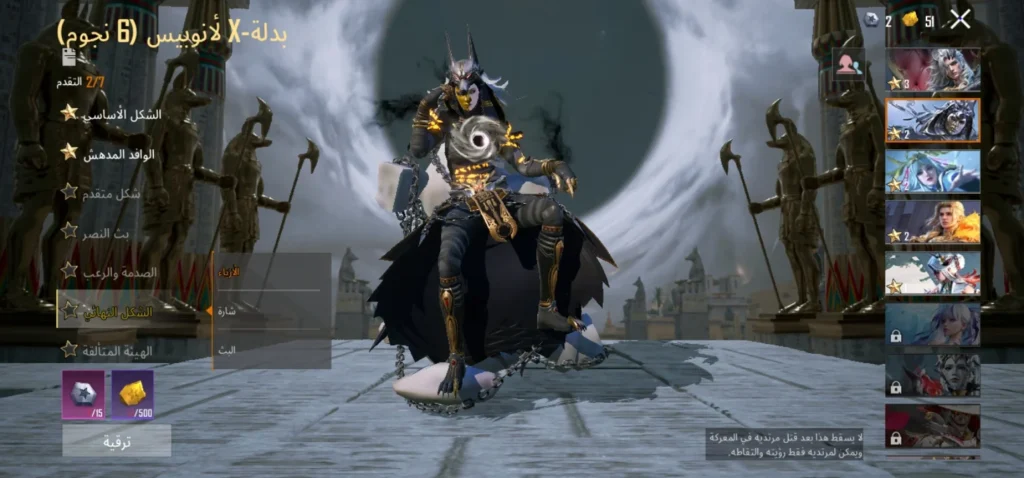Viewport: 1024px width, 478px height.
Task: Select the الوافد المدهش stage
Action: [x=110, y=153]
